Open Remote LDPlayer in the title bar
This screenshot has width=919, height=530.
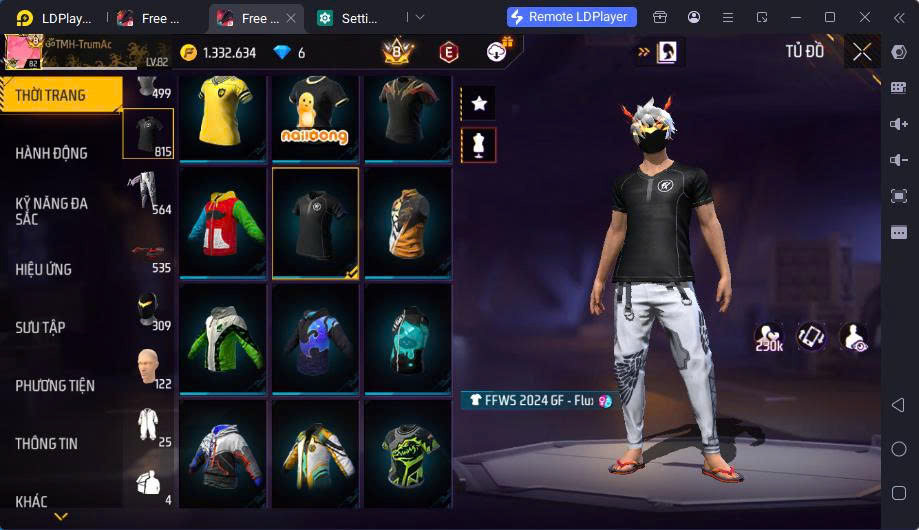(x=571, y=17)
